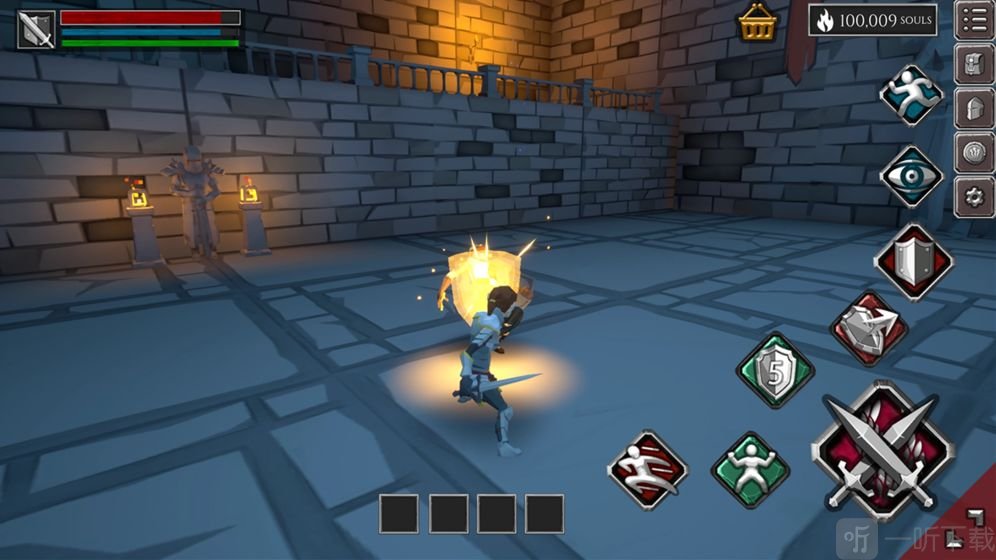Activate the running sprint ability
The width and height of the screenshot is (996, 560).
coord(911,93)
